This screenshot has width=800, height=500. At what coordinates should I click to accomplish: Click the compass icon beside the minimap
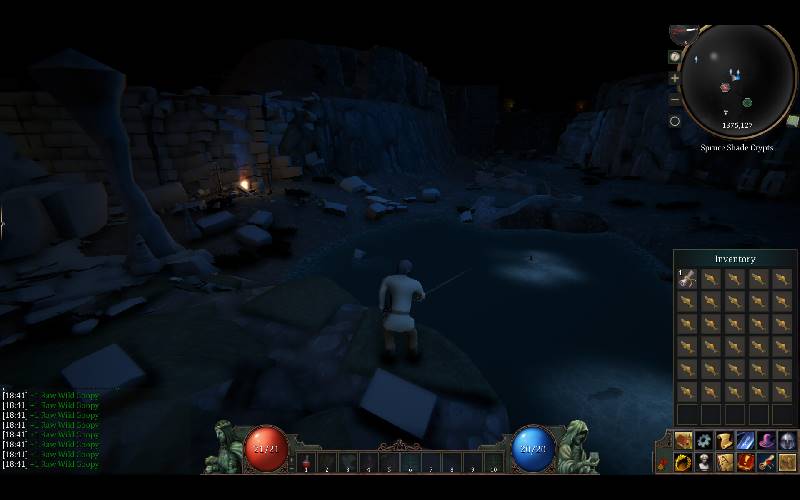point(675,57)
